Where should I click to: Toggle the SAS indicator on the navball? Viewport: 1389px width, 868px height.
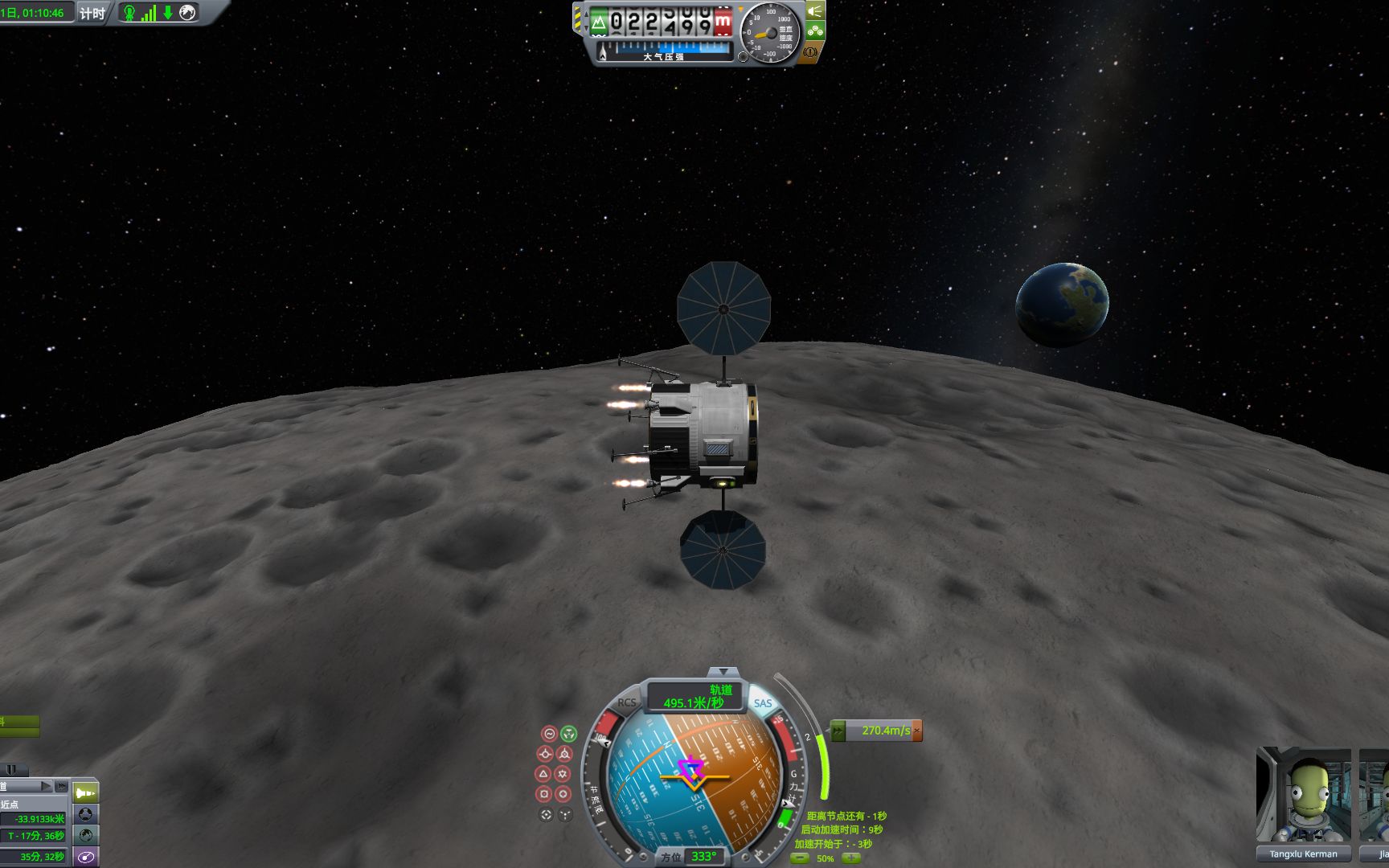tap(762, 704)
